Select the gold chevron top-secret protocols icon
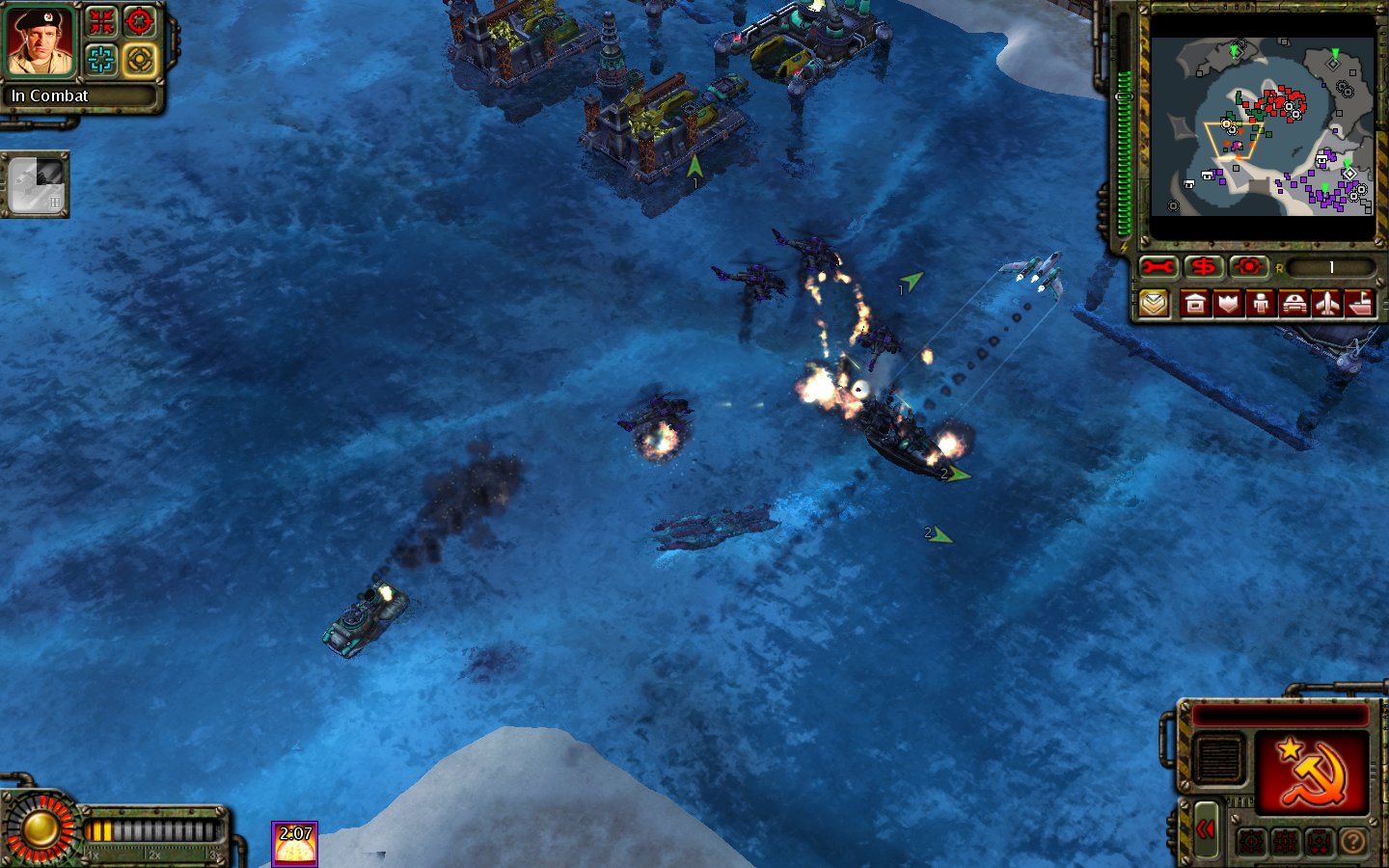Image resolution: width=1389 pixels, height=868 pixels. click(x=1155, y=304)
